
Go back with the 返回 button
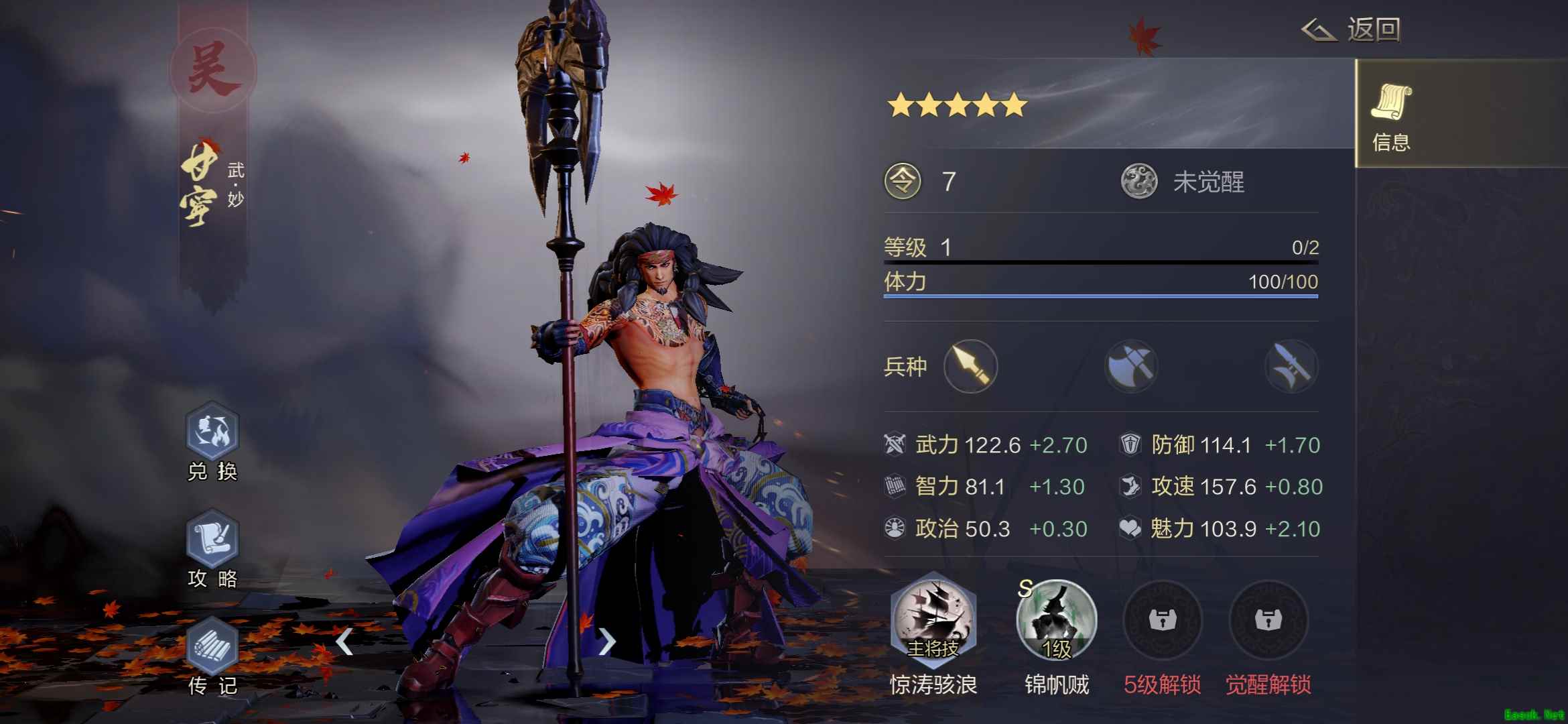coord(1352,30)
